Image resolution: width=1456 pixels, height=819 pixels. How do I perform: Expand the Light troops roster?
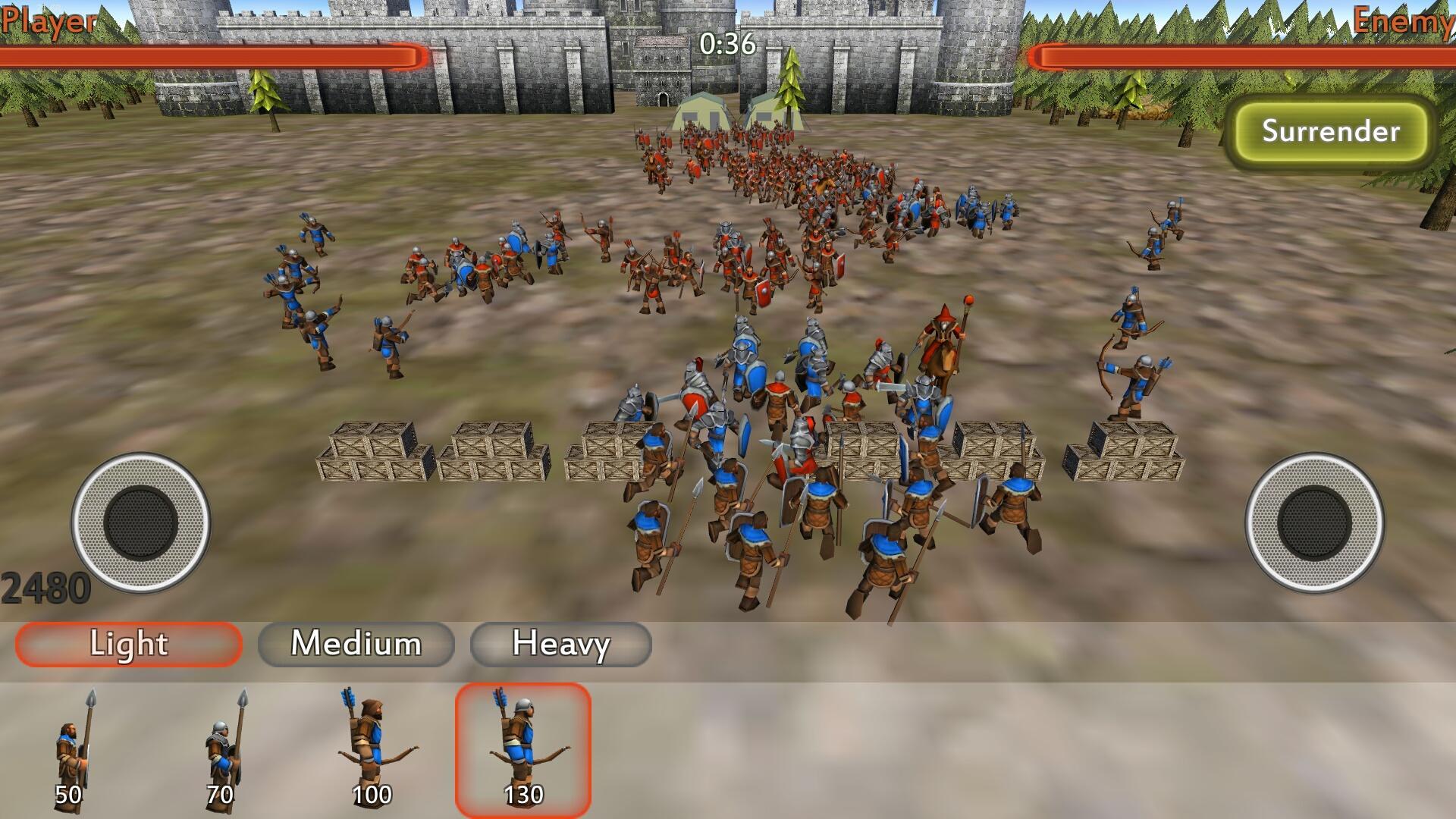coord(127,645)
